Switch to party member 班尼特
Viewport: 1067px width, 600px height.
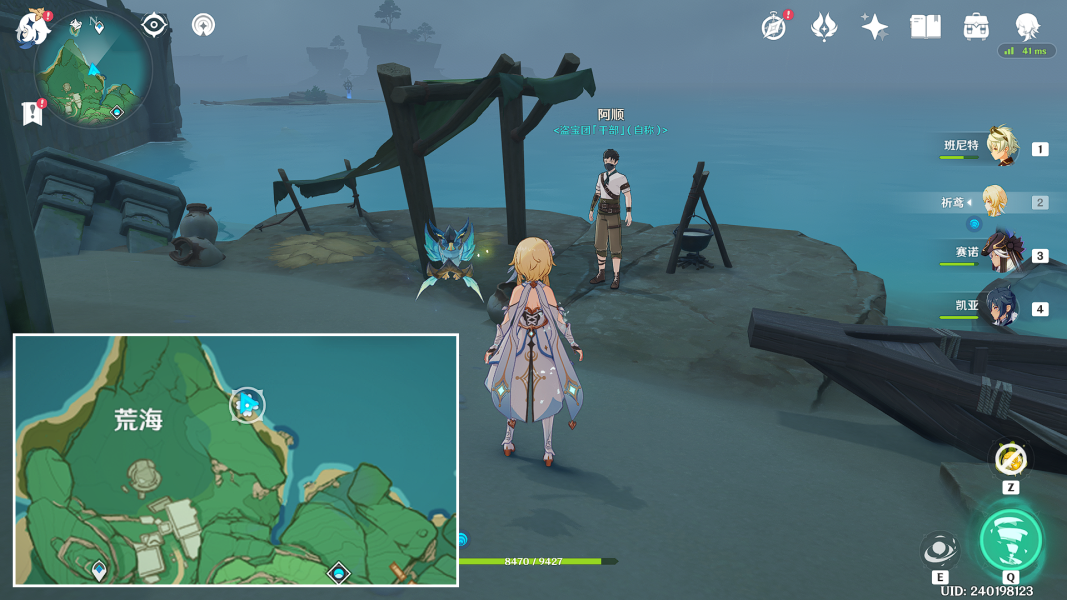point(1000,147)
